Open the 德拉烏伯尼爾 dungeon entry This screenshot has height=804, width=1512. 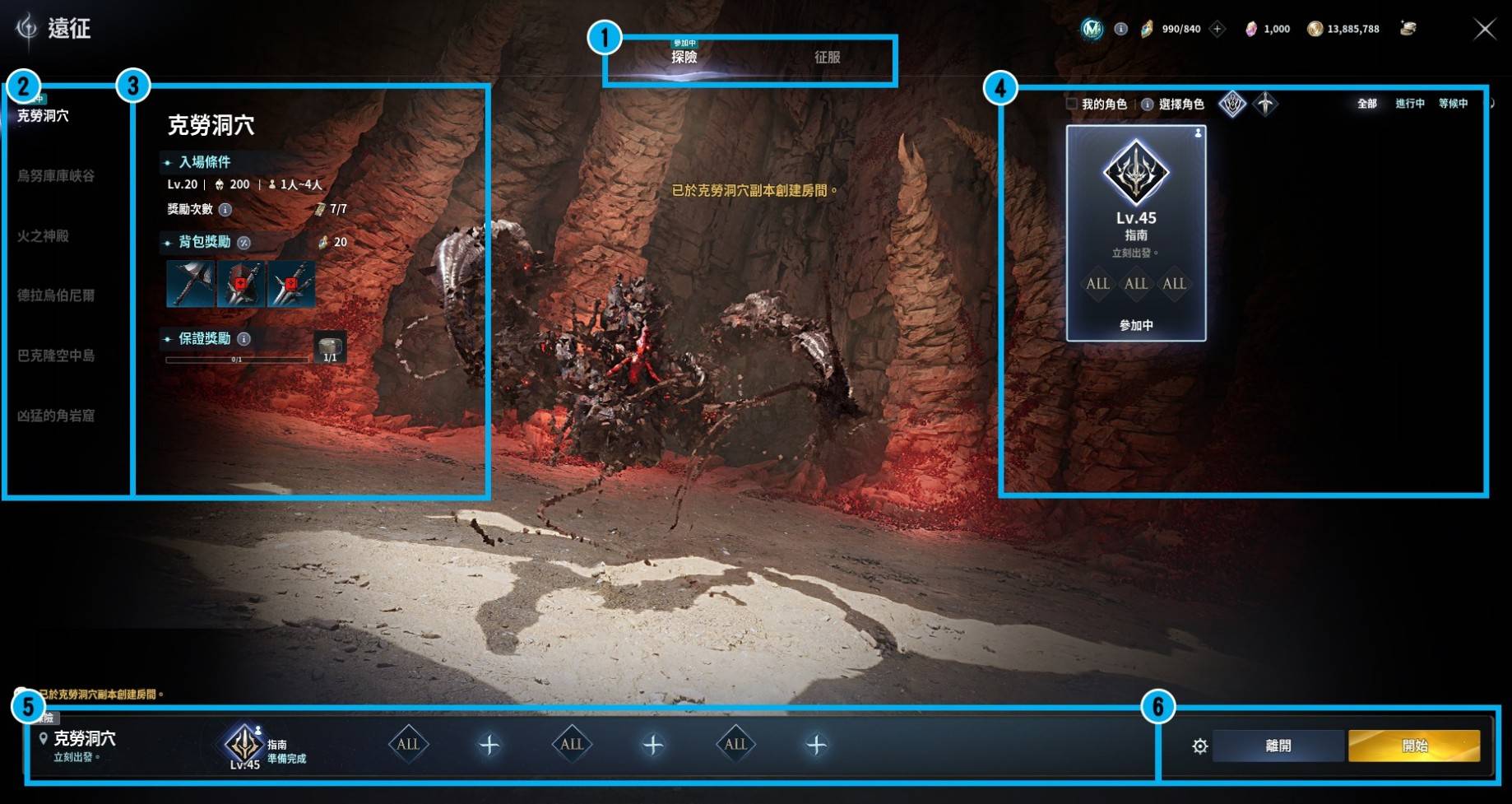pos(56,295)
